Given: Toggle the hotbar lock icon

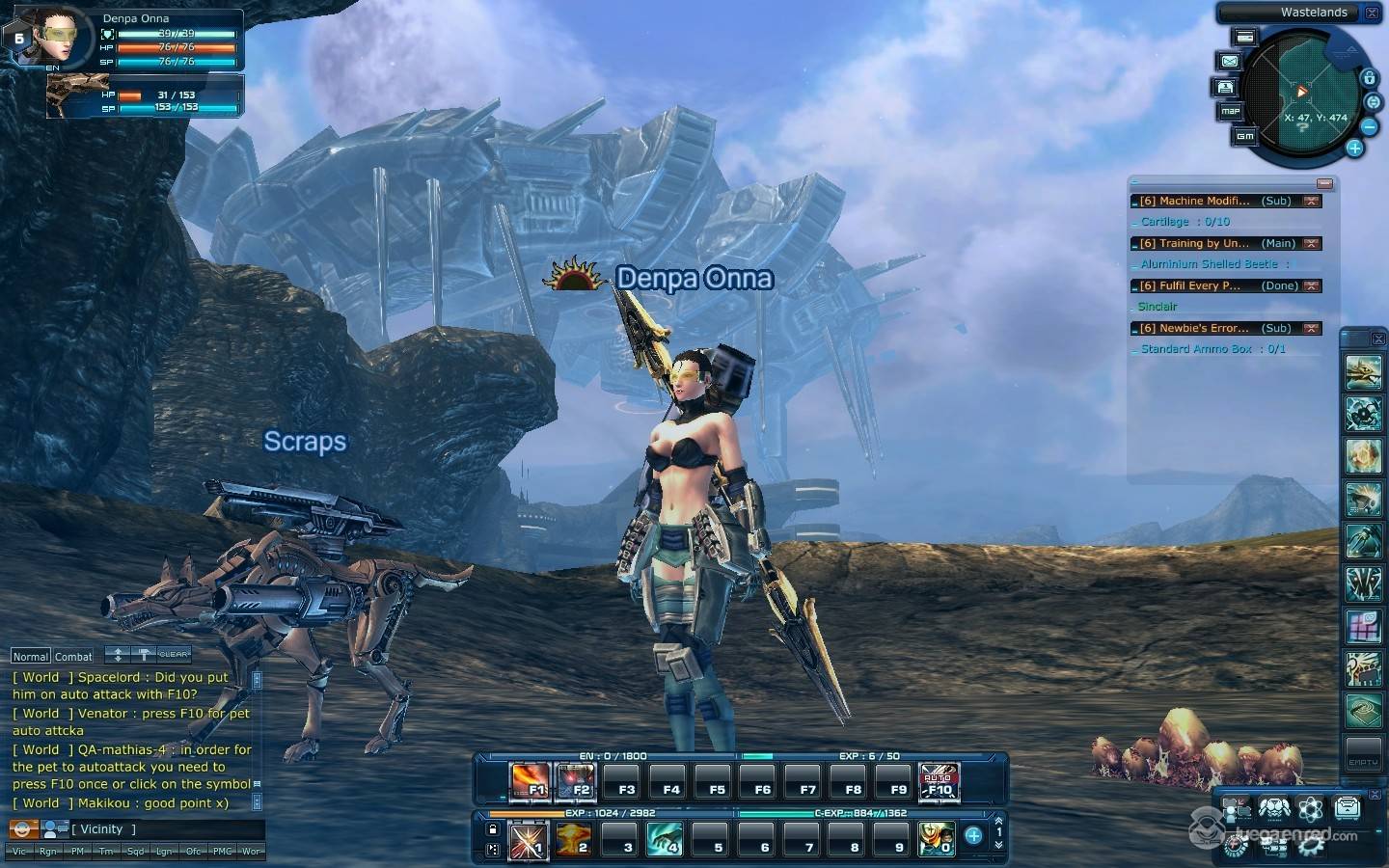Looking at the screenshot, I should [493, 829].
